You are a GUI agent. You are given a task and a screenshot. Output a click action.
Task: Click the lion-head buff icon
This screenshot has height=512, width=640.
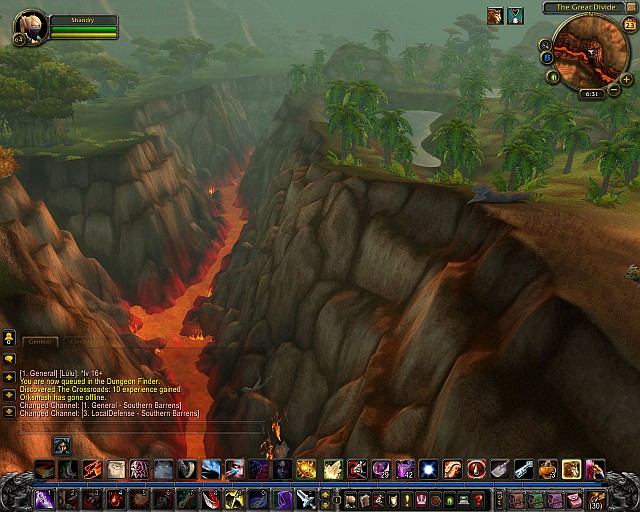(495, 15)
